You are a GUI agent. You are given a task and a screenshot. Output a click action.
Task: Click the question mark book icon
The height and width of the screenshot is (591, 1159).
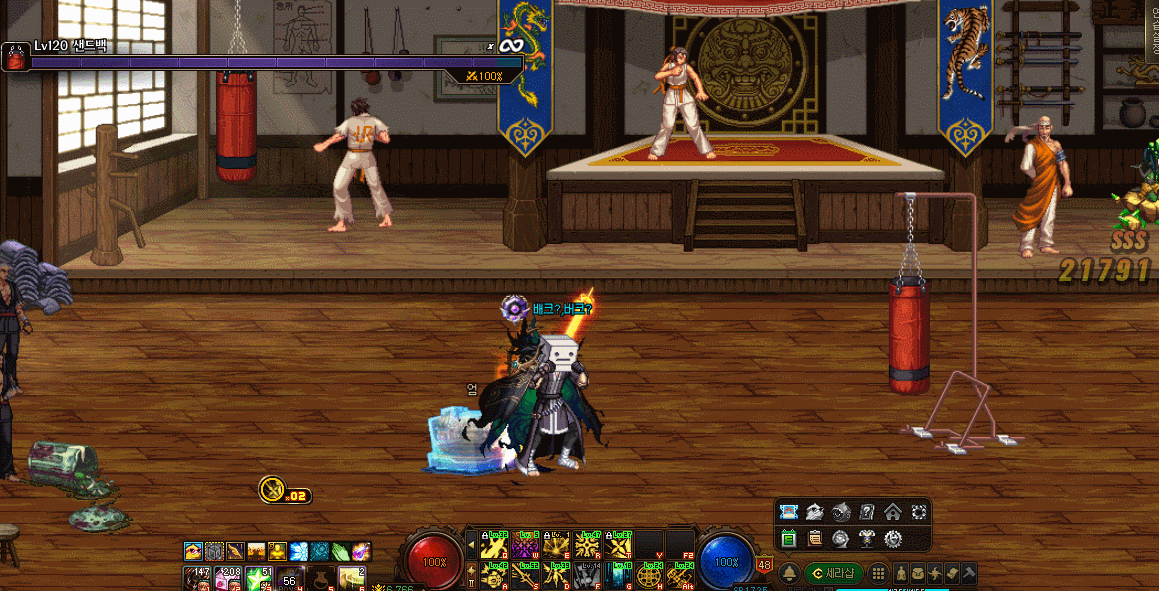click(x=867, y=512)
